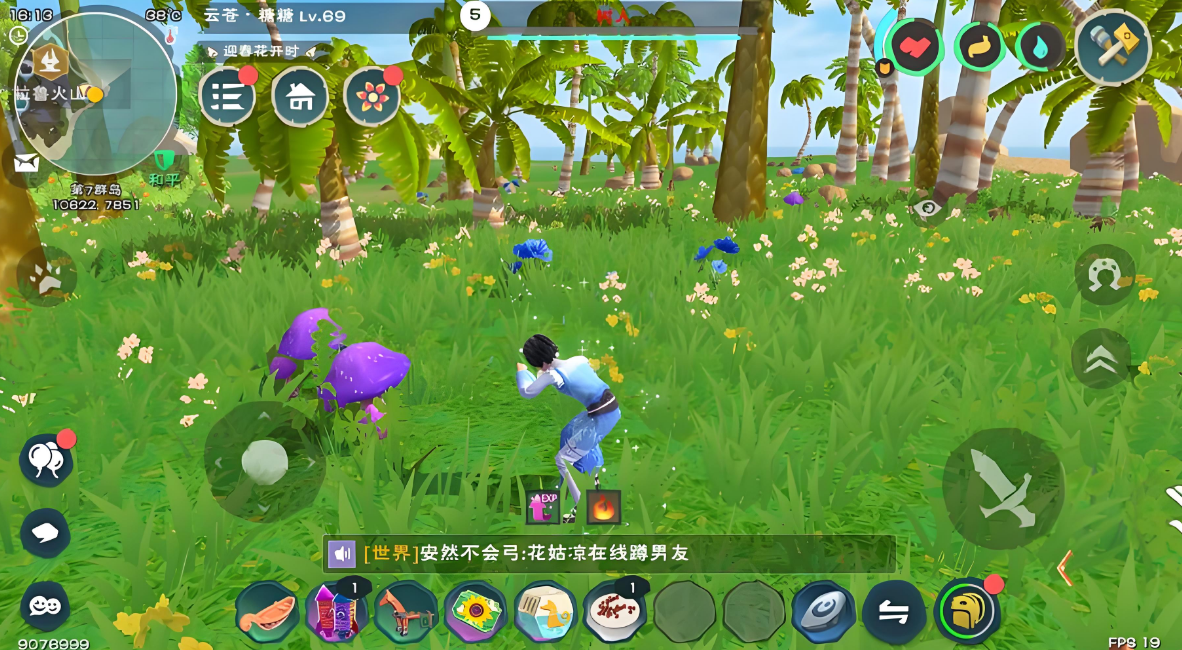Tap the animal paw print button

coord(46,276)
